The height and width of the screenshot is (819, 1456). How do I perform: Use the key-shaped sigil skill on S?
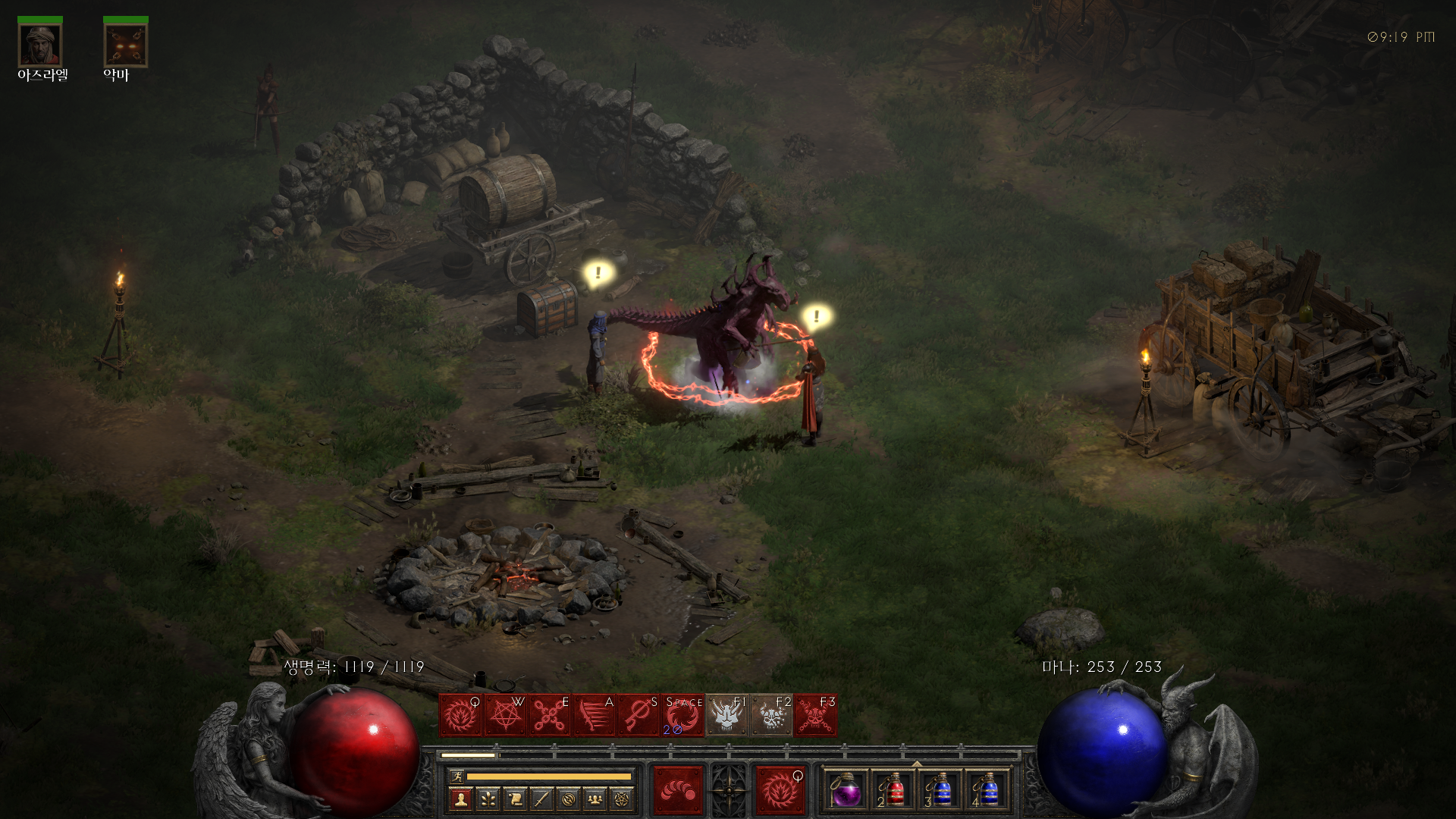(639, 715)
